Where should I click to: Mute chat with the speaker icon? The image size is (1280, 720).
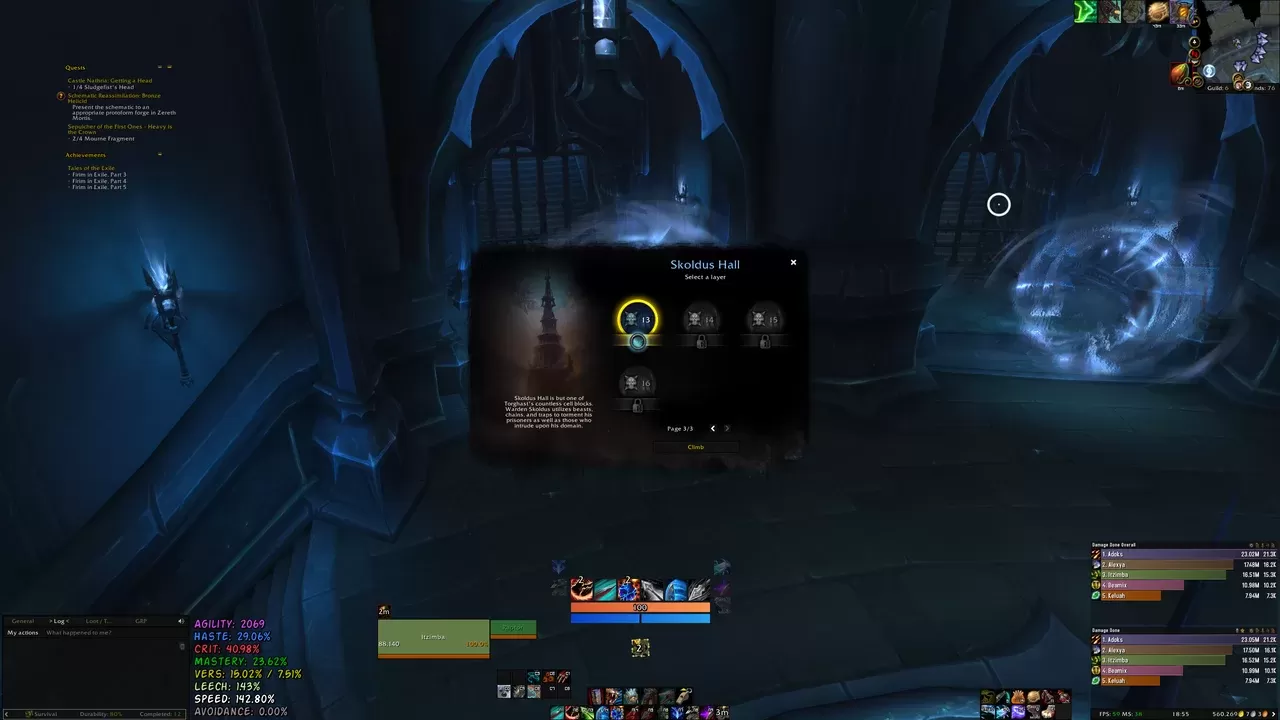coord(181,621)
